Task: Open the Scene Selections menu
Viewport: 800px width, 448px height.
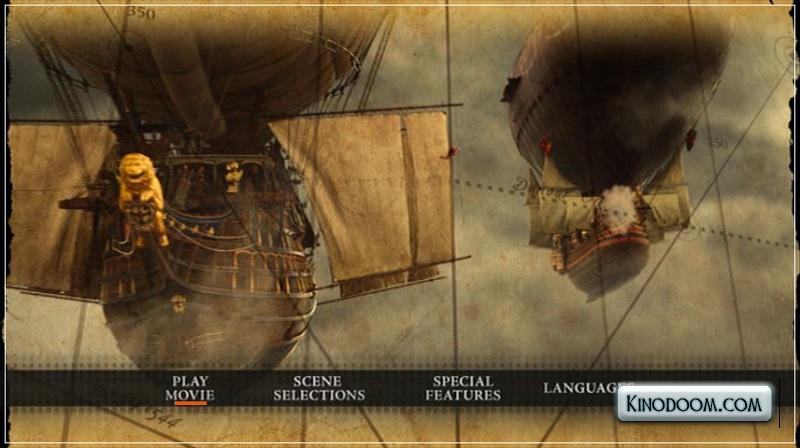Action: [319, 388]
